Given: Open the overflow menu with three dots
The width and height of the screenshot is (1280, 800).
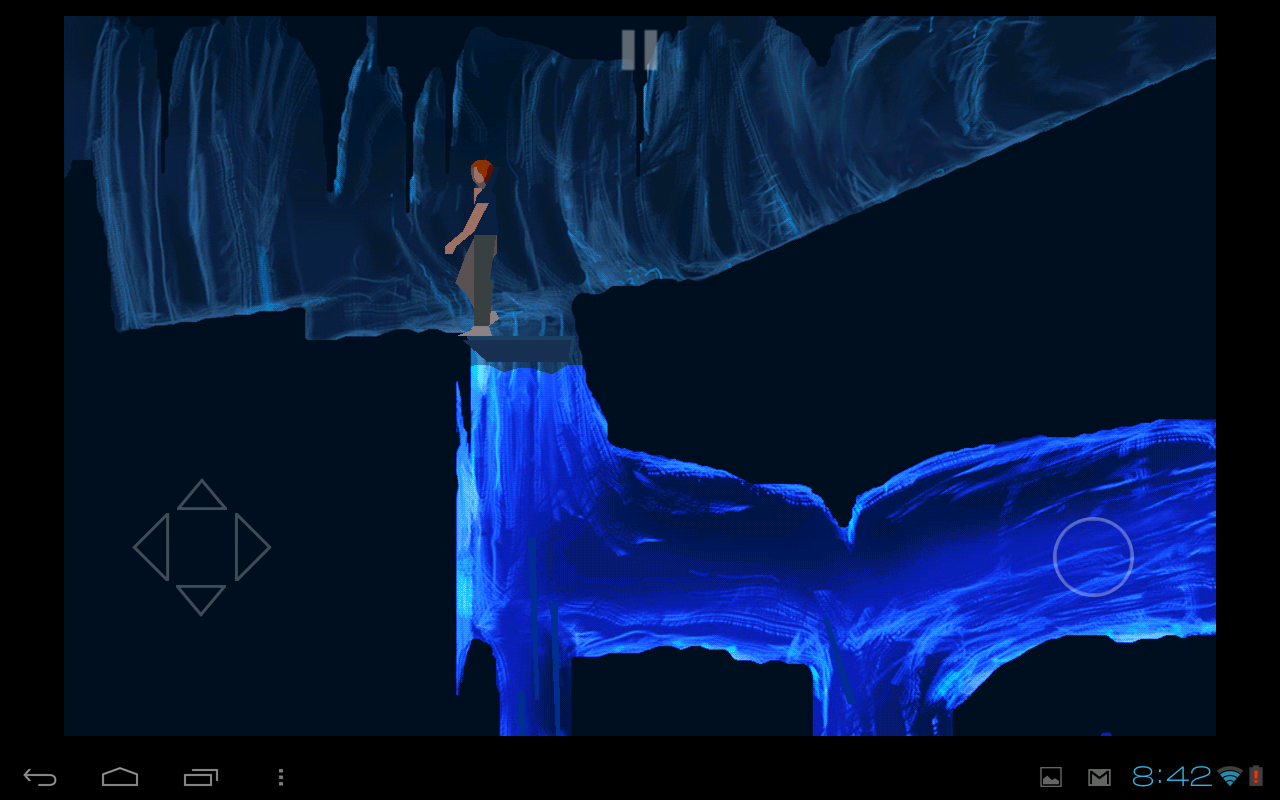Looking at the screenshot, I should click(281, 777).
